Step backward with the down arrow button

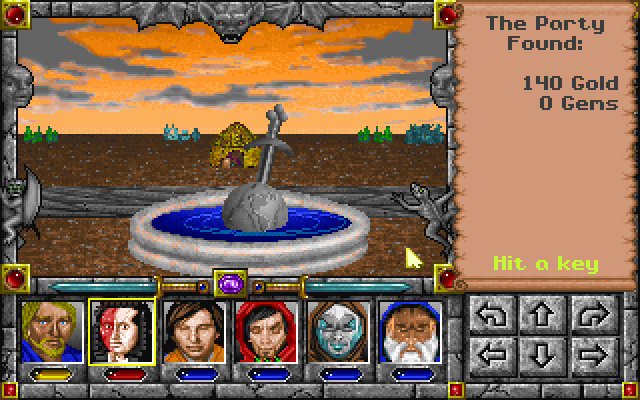(x=540, y=353)
